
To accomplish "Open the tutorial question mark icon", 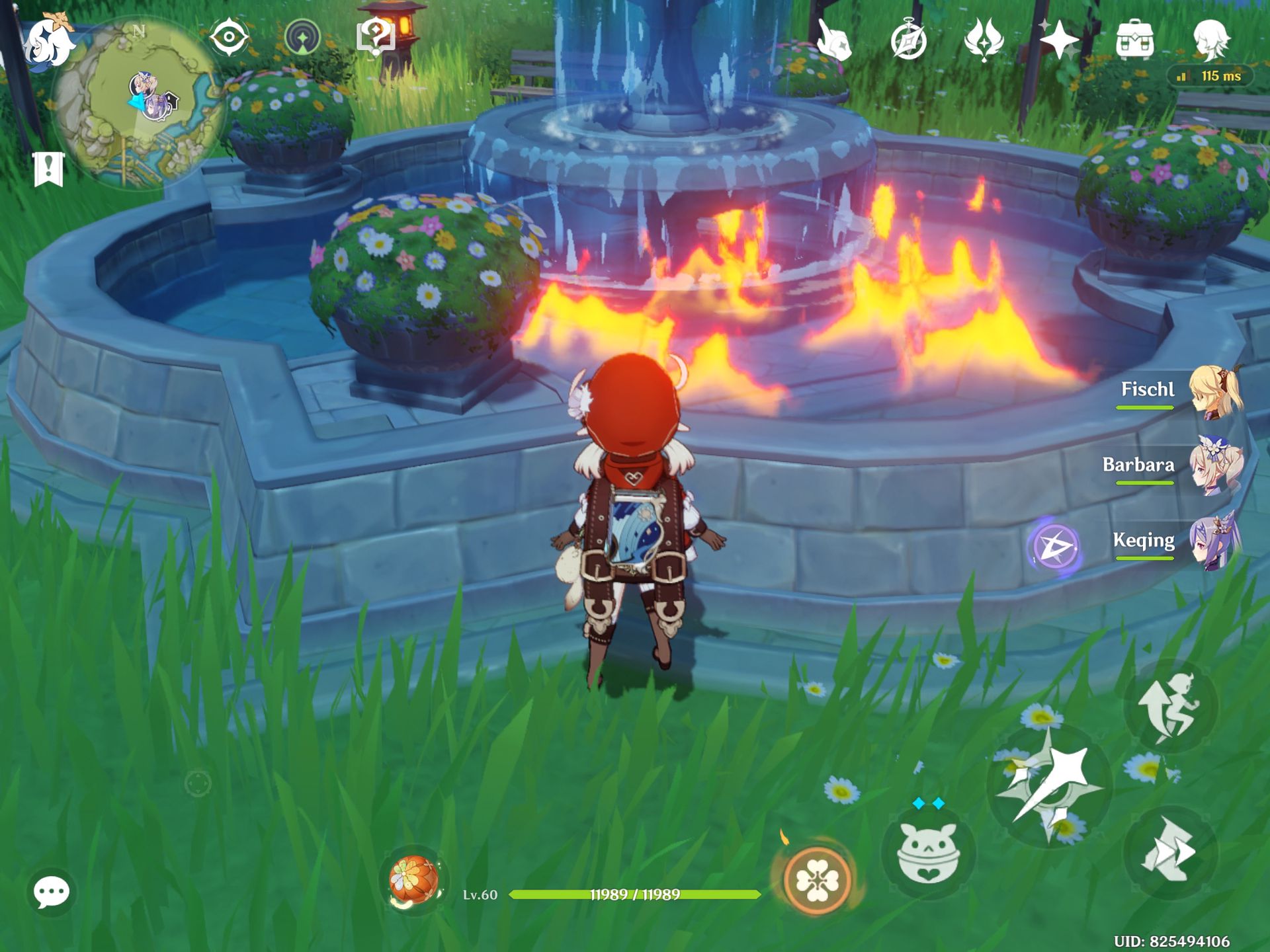I will [375, 36].
